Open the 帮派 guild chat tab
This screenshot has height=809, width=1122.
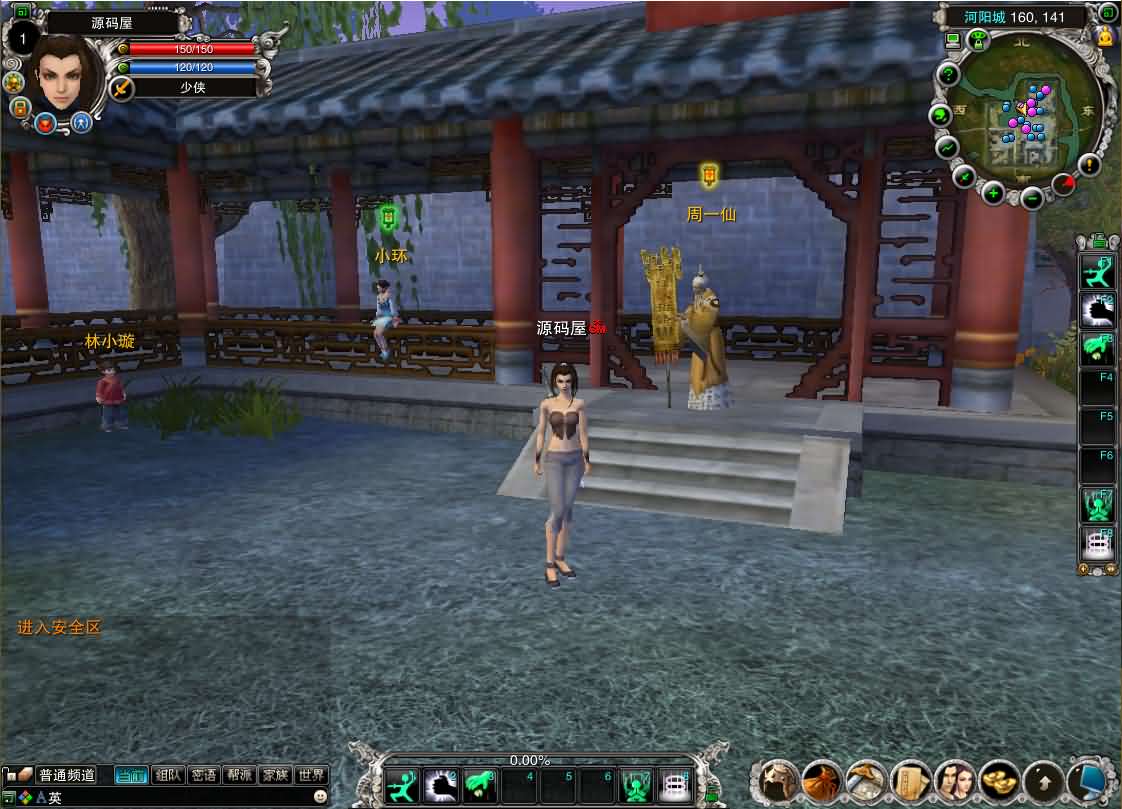click(239, 775)
